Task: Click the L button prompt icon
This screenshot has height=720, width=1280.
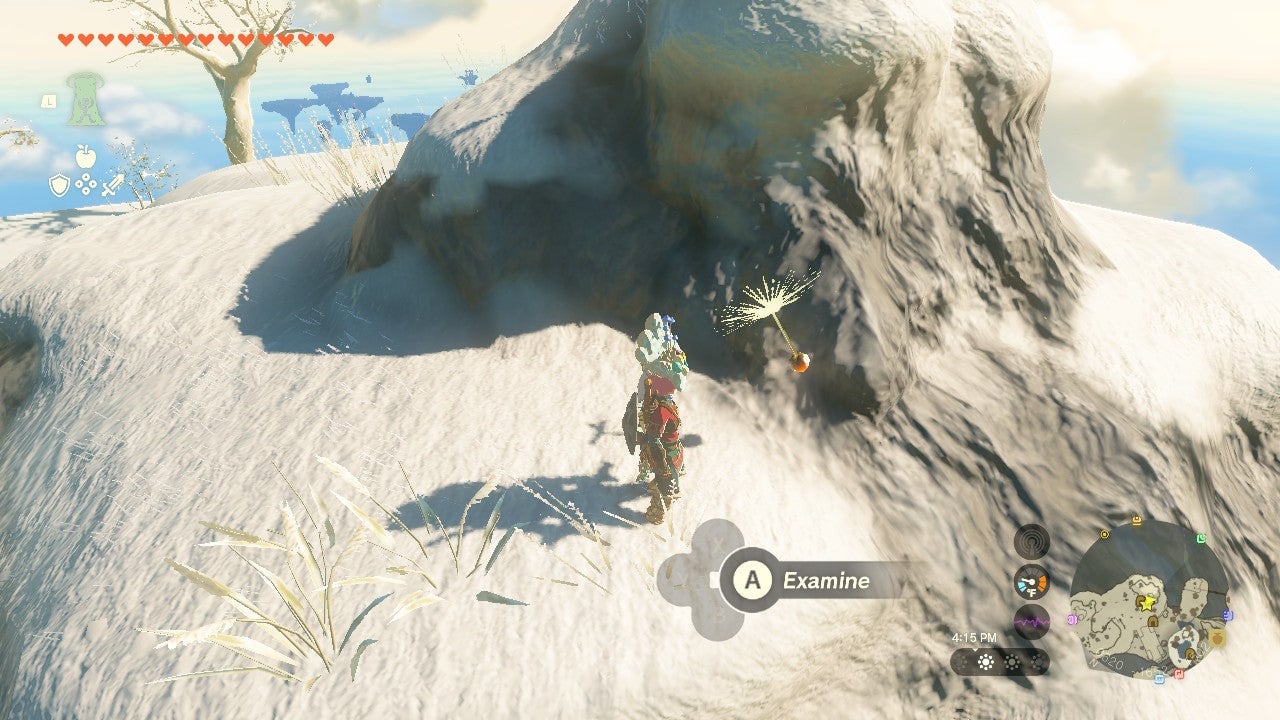Action: pyautogui.click(x=49, y=100)
